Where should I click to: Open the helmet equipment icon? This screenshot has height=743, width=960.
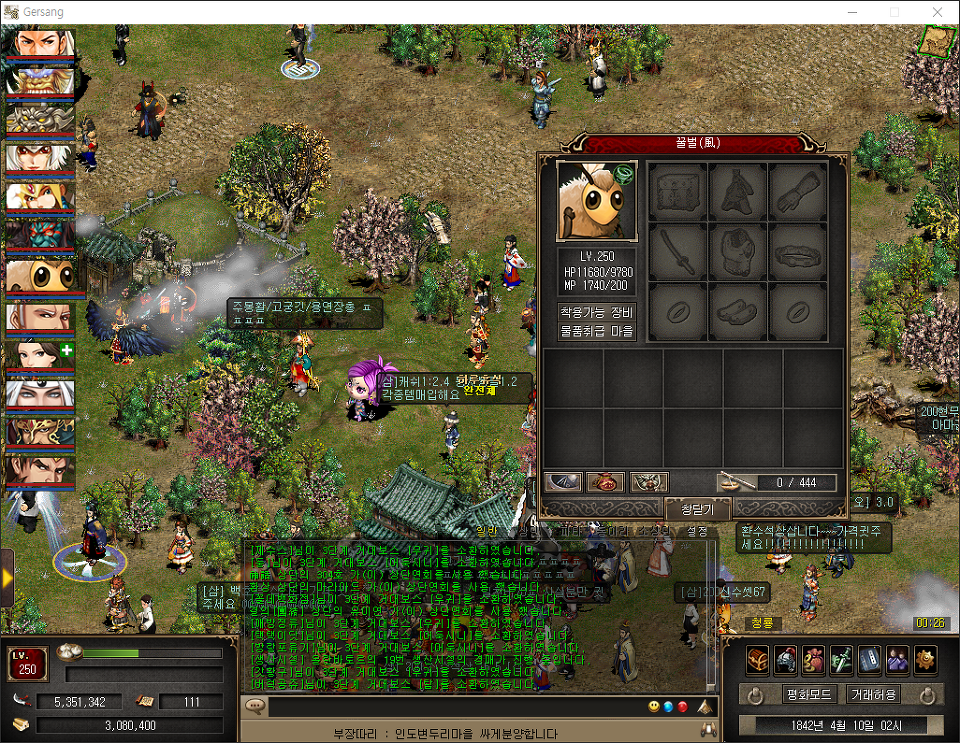(x=786, y=659)
